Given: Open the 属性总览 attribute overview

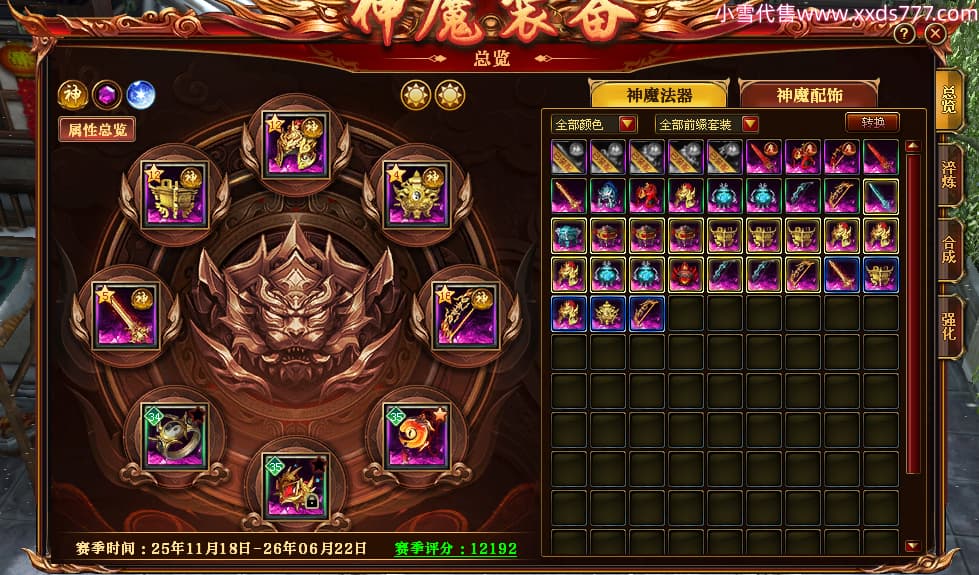Looking at the screenshot, I should pos(96,128).
